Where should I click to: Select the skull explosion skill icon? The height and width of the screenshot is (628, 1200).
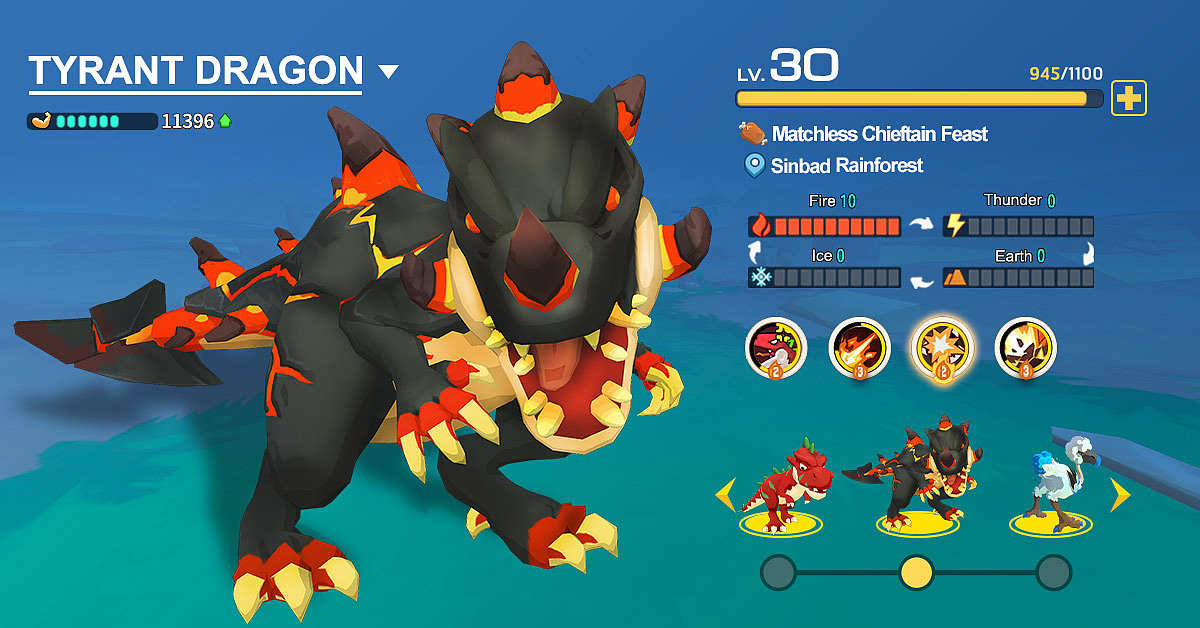click(1025, 348)
